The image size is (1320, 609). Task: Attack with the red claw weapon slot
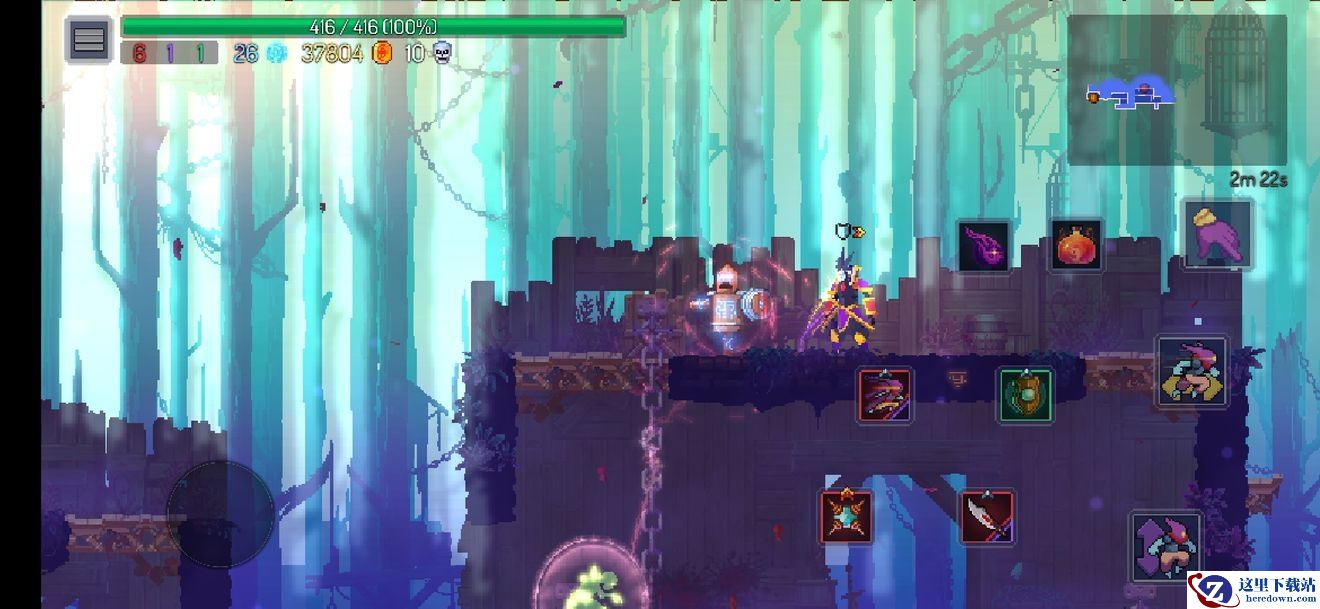coord(884,395)
